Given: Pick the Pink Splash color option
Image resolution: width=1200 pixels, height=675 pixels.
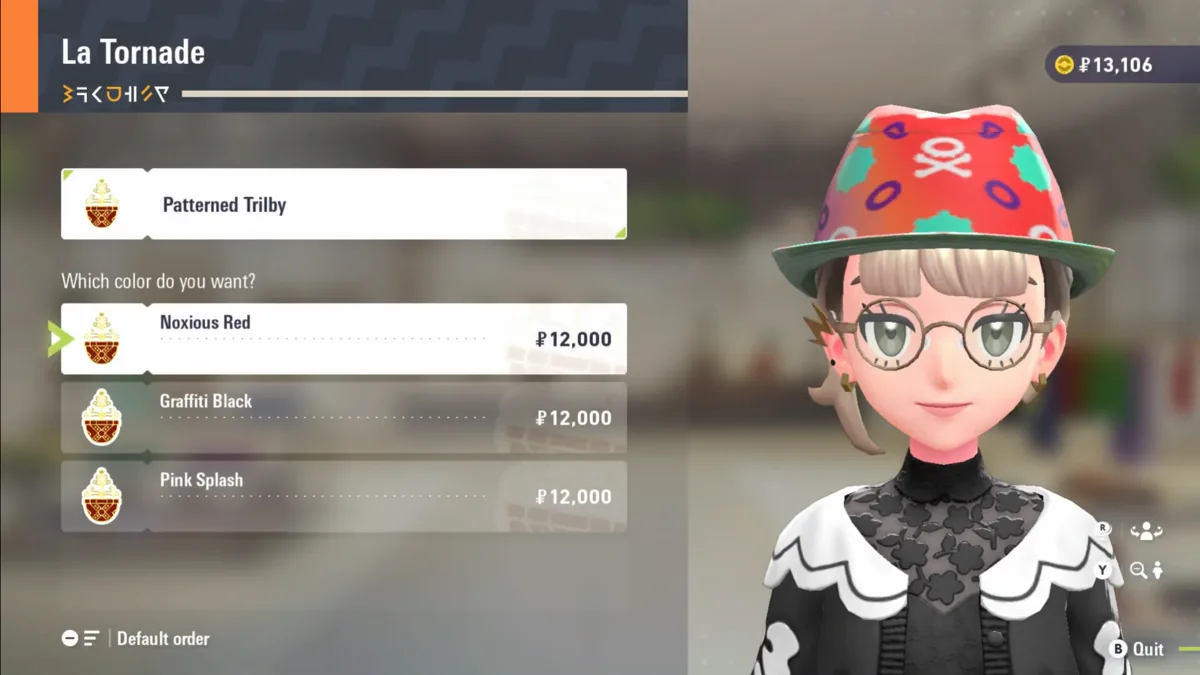Looking at the screenshot, I should coord(344,497).
